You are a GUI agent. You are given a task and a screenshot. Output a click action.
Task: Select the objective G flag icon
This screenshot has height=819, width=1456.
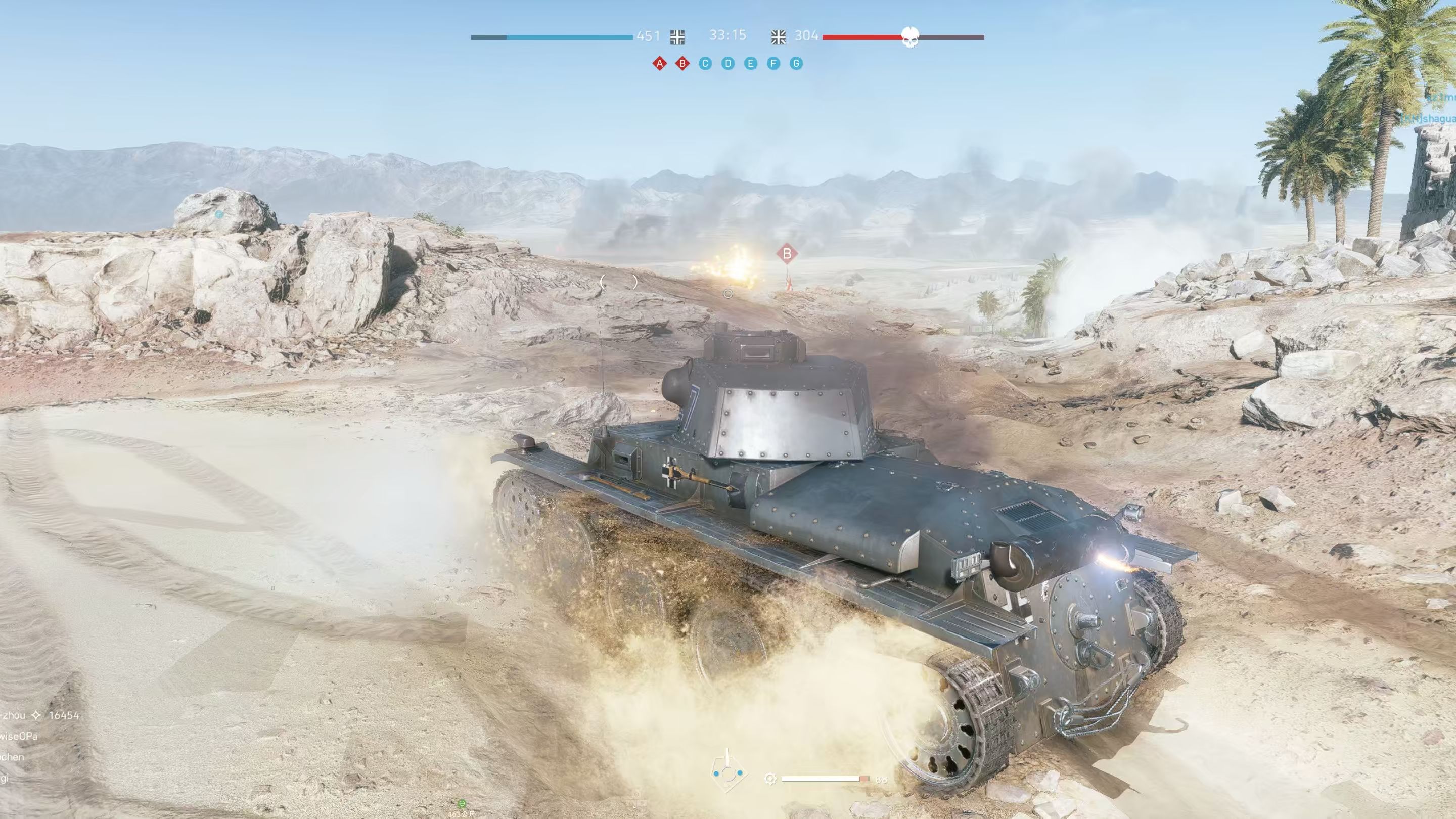pyautogui.click(x=796, y=63)
